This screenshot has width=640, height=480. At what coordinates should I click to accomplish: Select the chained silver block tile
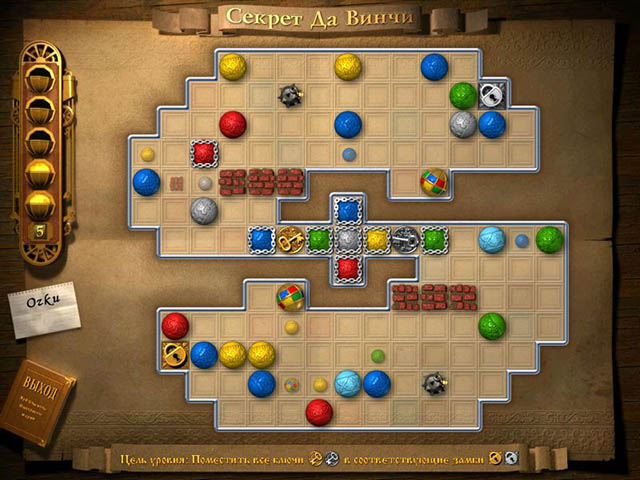347,240
